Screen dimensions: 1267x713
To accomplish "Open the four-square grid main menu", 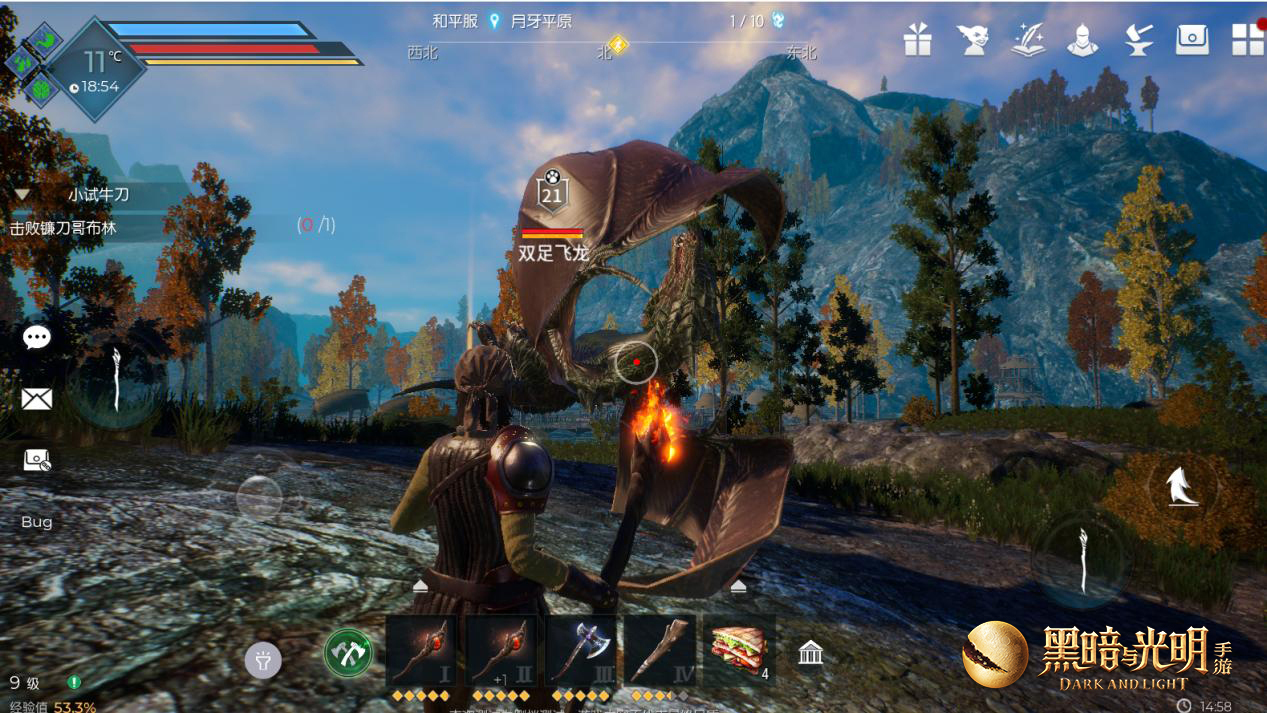I will 1247,39.
